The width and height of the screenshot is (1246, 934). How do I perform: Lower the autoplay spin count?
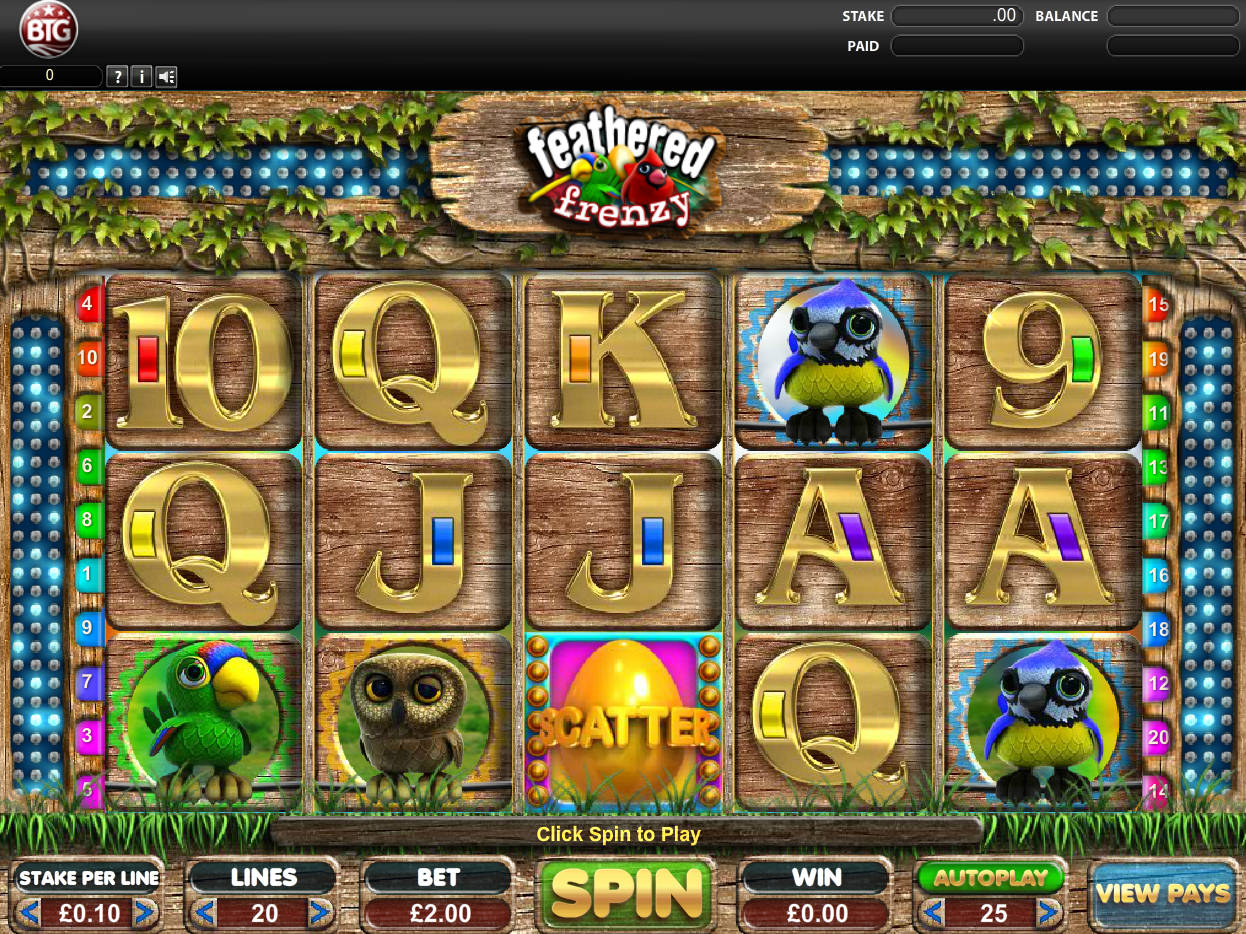click(x=931, y=912)
